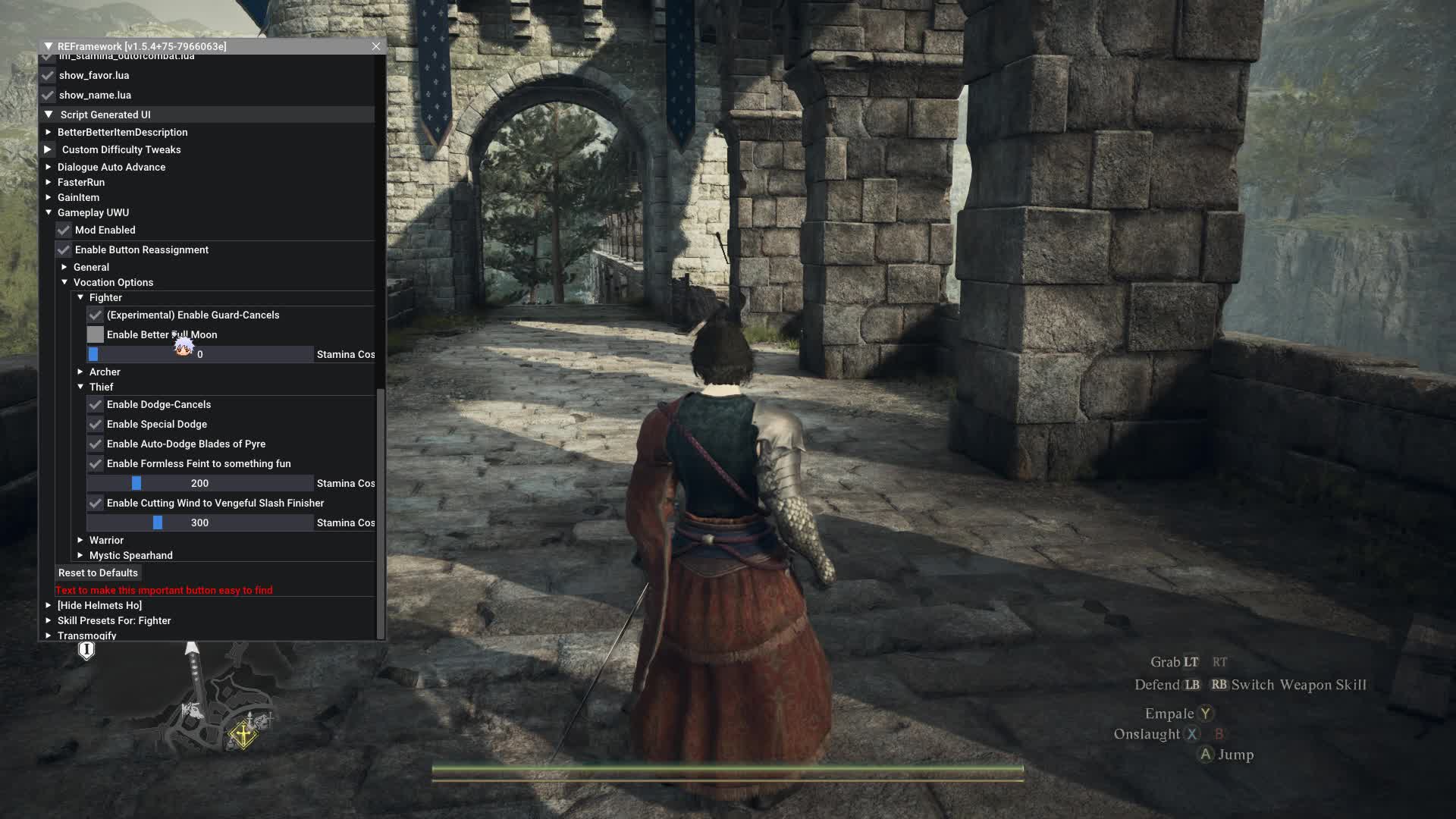
Task: Toggle Enable Dodge-Cancels for Thief
Action: [96, 405]
